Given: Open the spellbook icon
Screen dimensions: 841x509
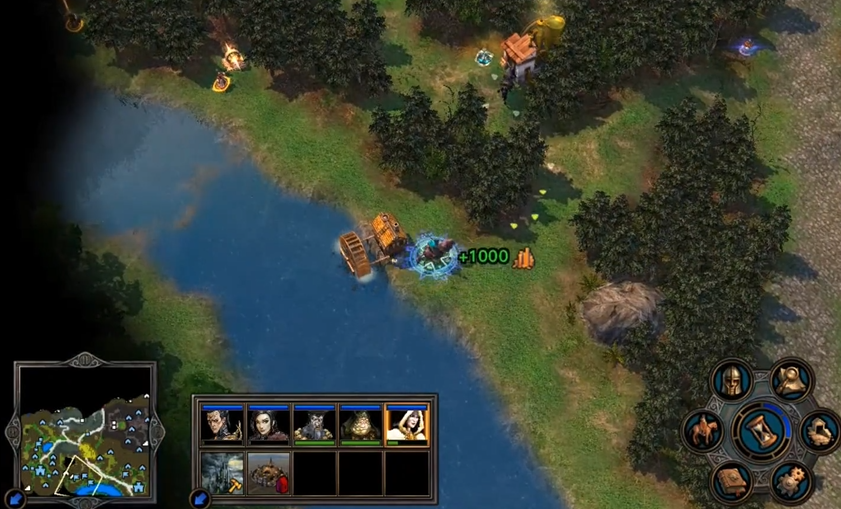Looking at the screenshot, I should [x=731, y=481].
